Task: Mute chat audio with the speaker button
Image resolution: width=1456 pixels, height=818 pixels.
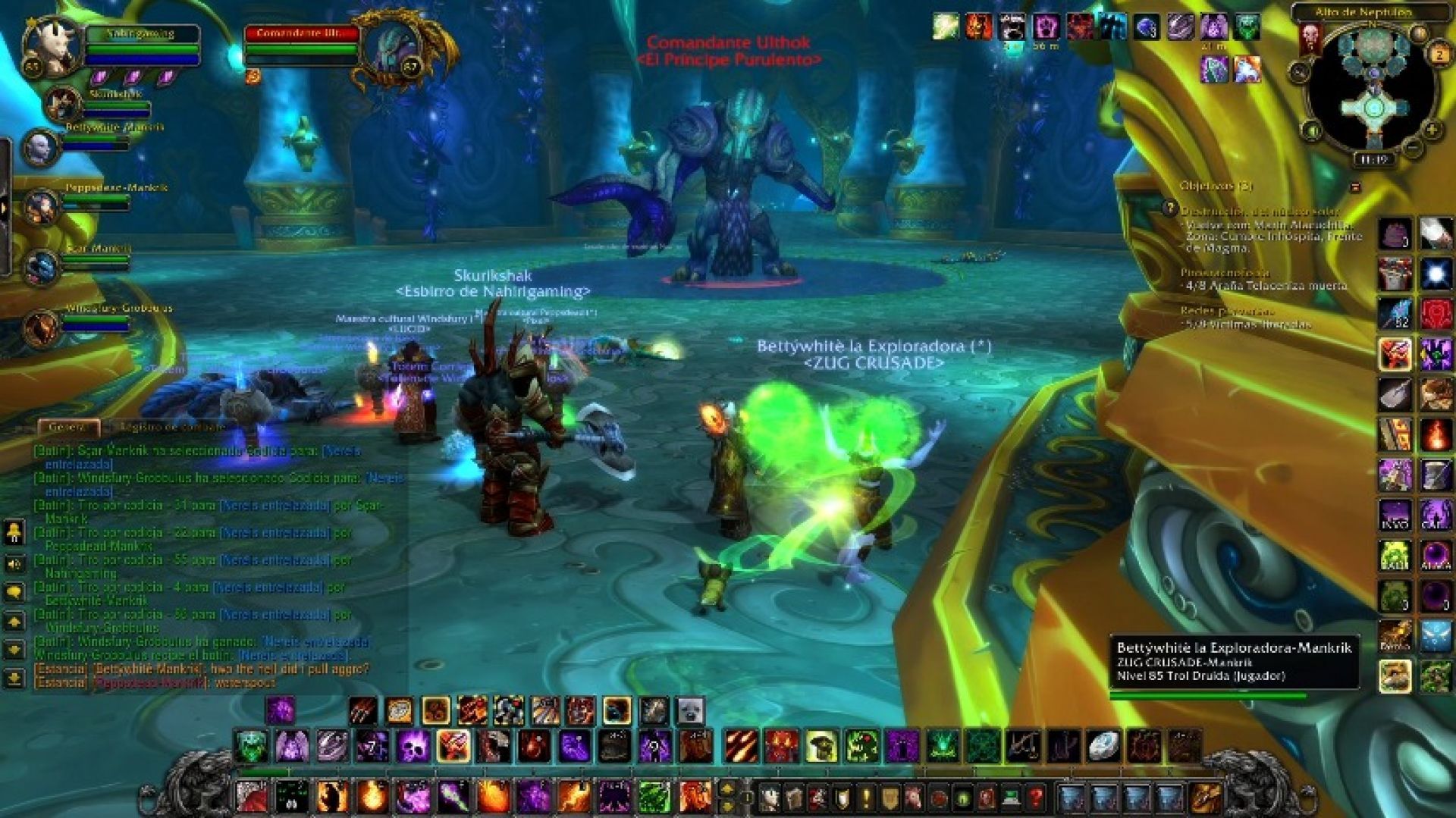Action: (13, 563)
